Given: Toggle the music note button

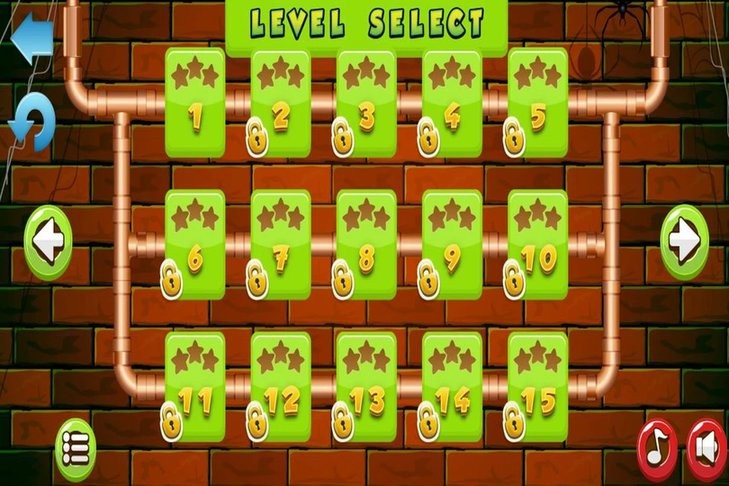Looking at the screenshot, I should coord(657,447).
